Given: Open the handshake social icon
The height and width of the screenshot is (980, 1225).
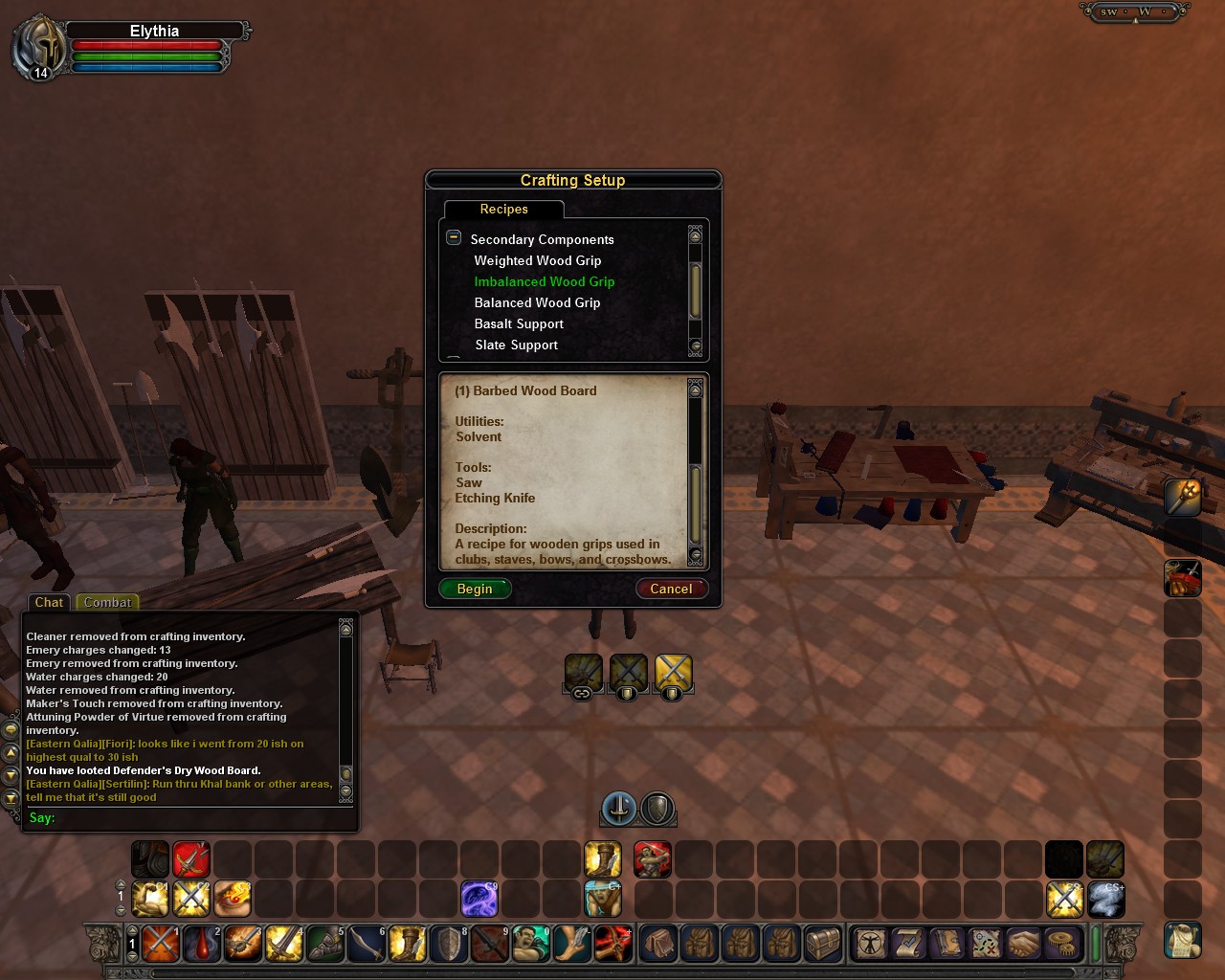Looking at the screenshot, I should coord(1023,944).
